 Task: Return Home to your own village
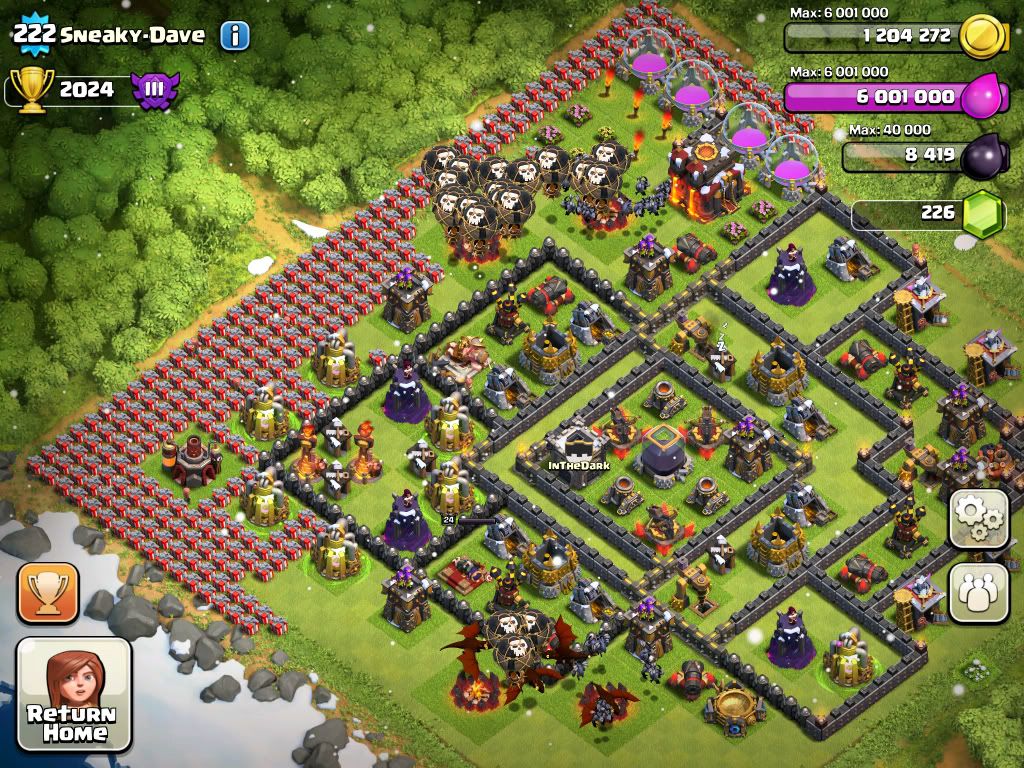(x=74, y=694)
